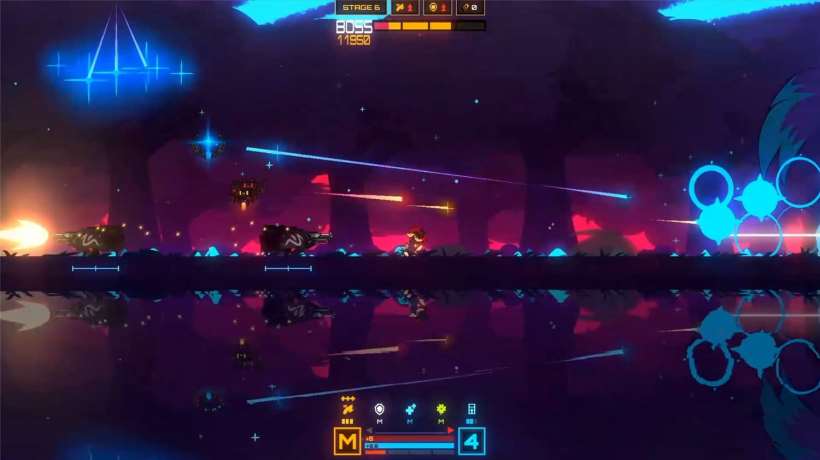Choose the blue missile weapon icon
The height and width of the screenshot is (460, 820).
coord(410,408)
